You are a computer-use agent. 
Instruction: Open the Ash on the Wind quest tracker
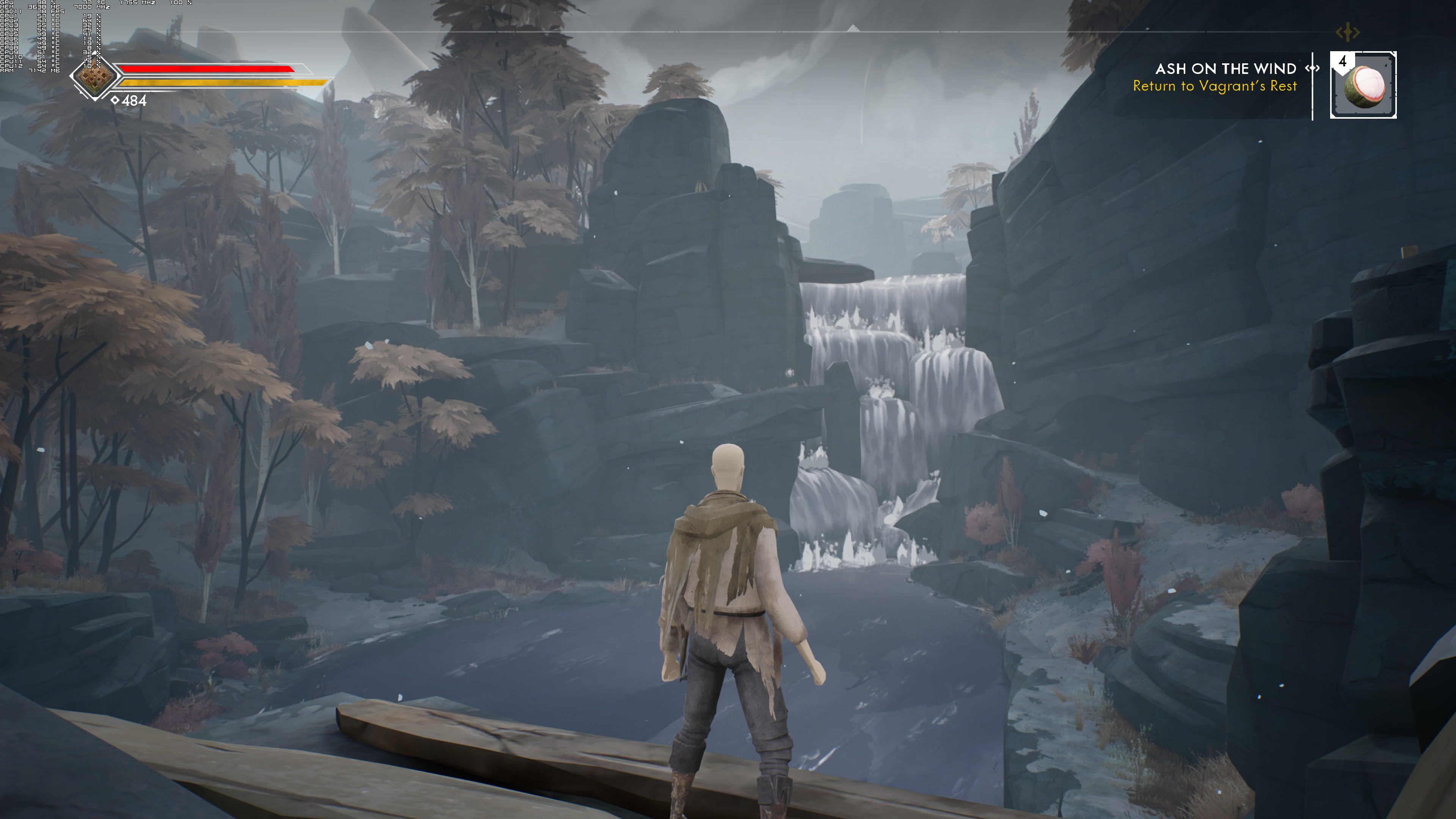tap(1225, 69)
